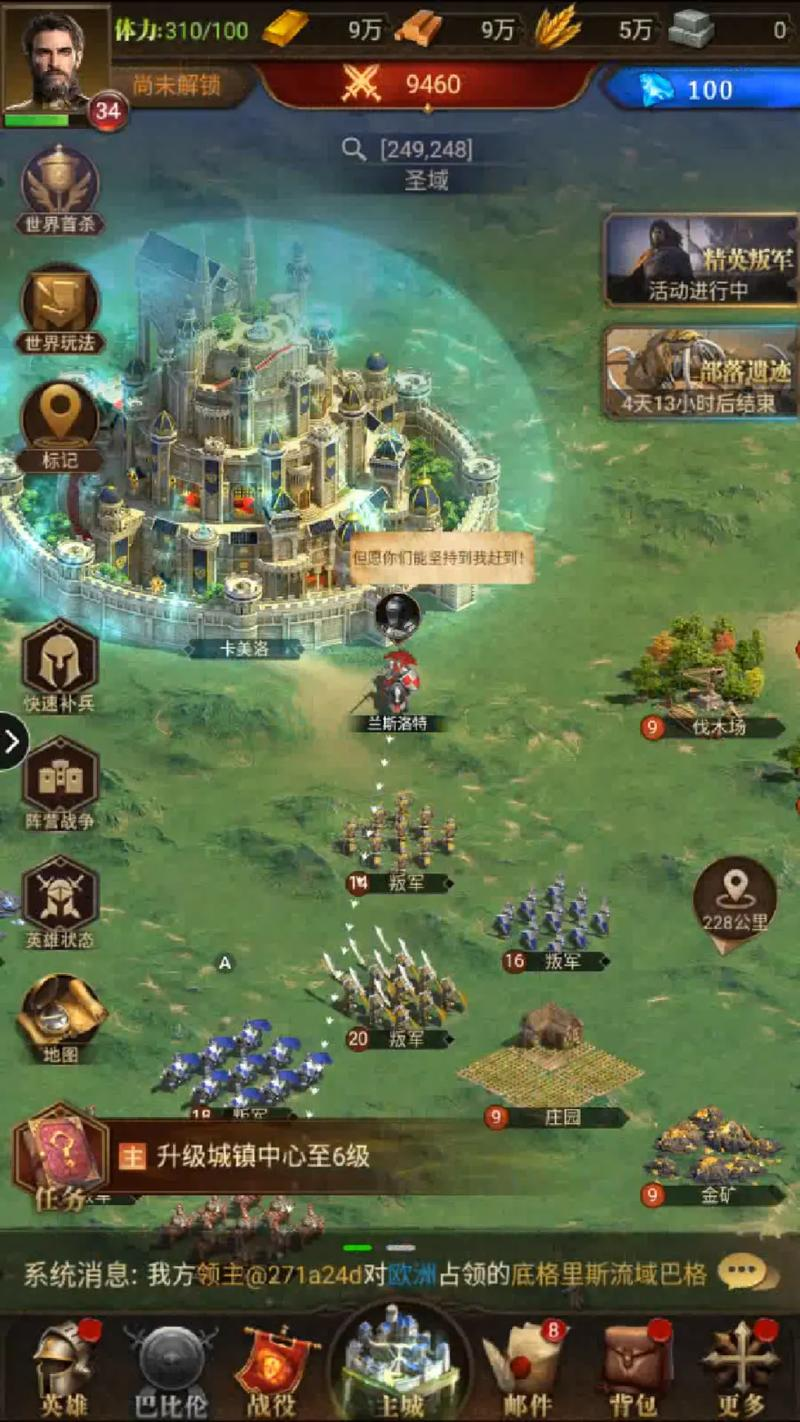
Task: Open the 部落遗迹 event banner
Action: (x=700, y=372)
